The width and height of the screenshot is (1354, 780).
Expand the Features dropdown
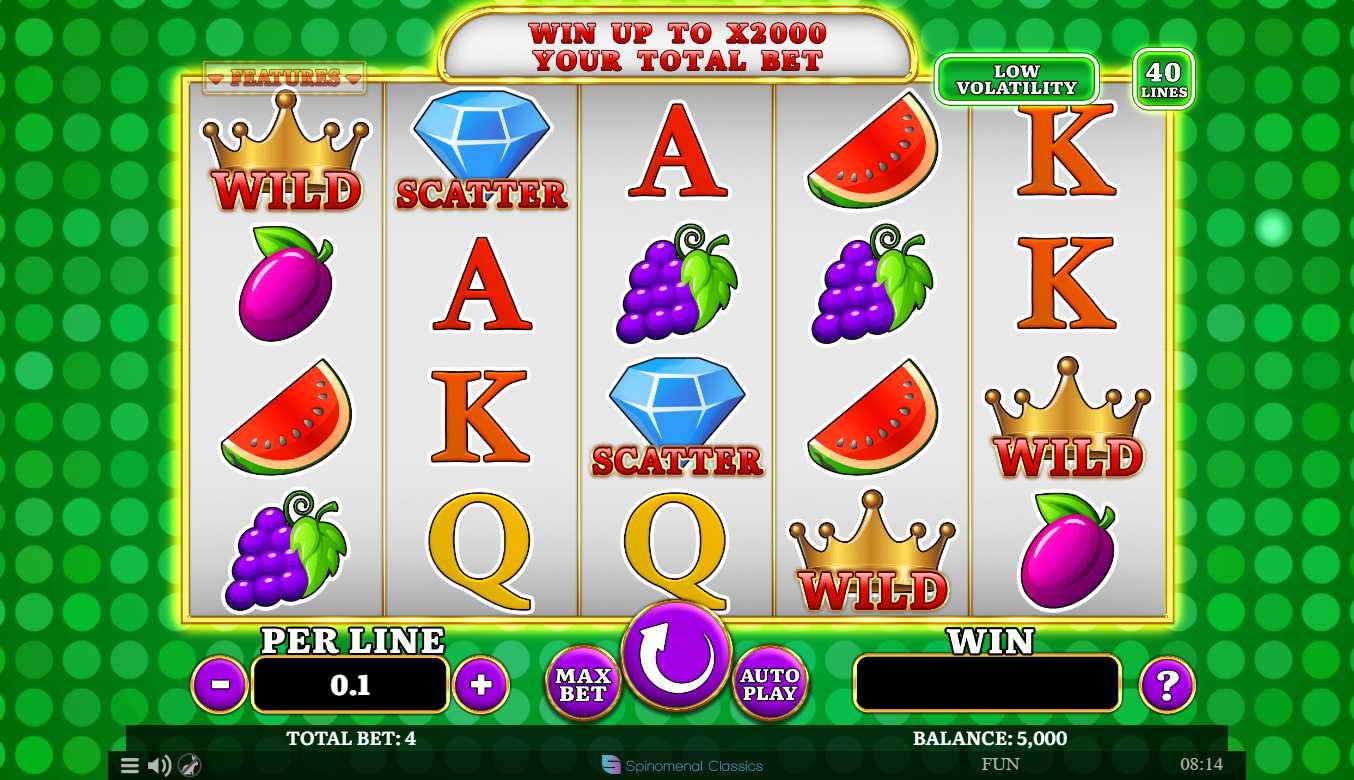(285, 78)
